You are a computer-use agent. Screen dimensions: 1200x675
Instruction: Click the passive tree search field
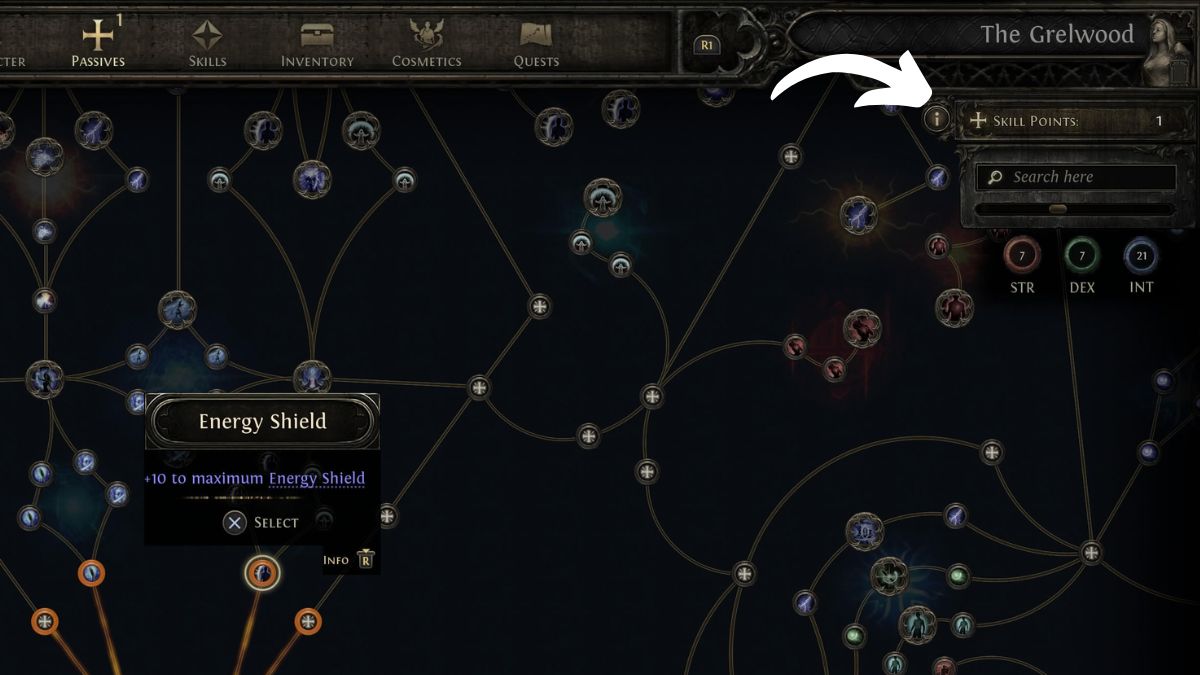(x=1076, y=177)
